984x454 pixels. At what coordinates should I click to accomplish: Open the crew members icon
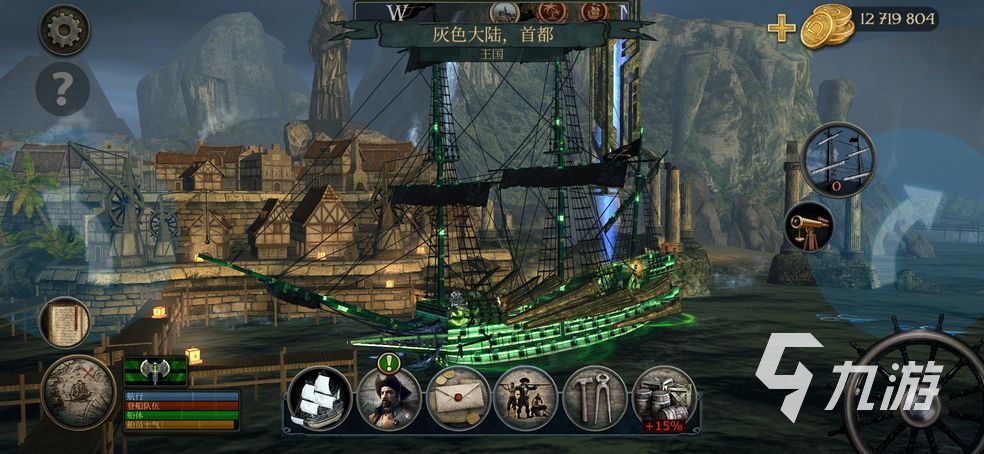[525, 398]
